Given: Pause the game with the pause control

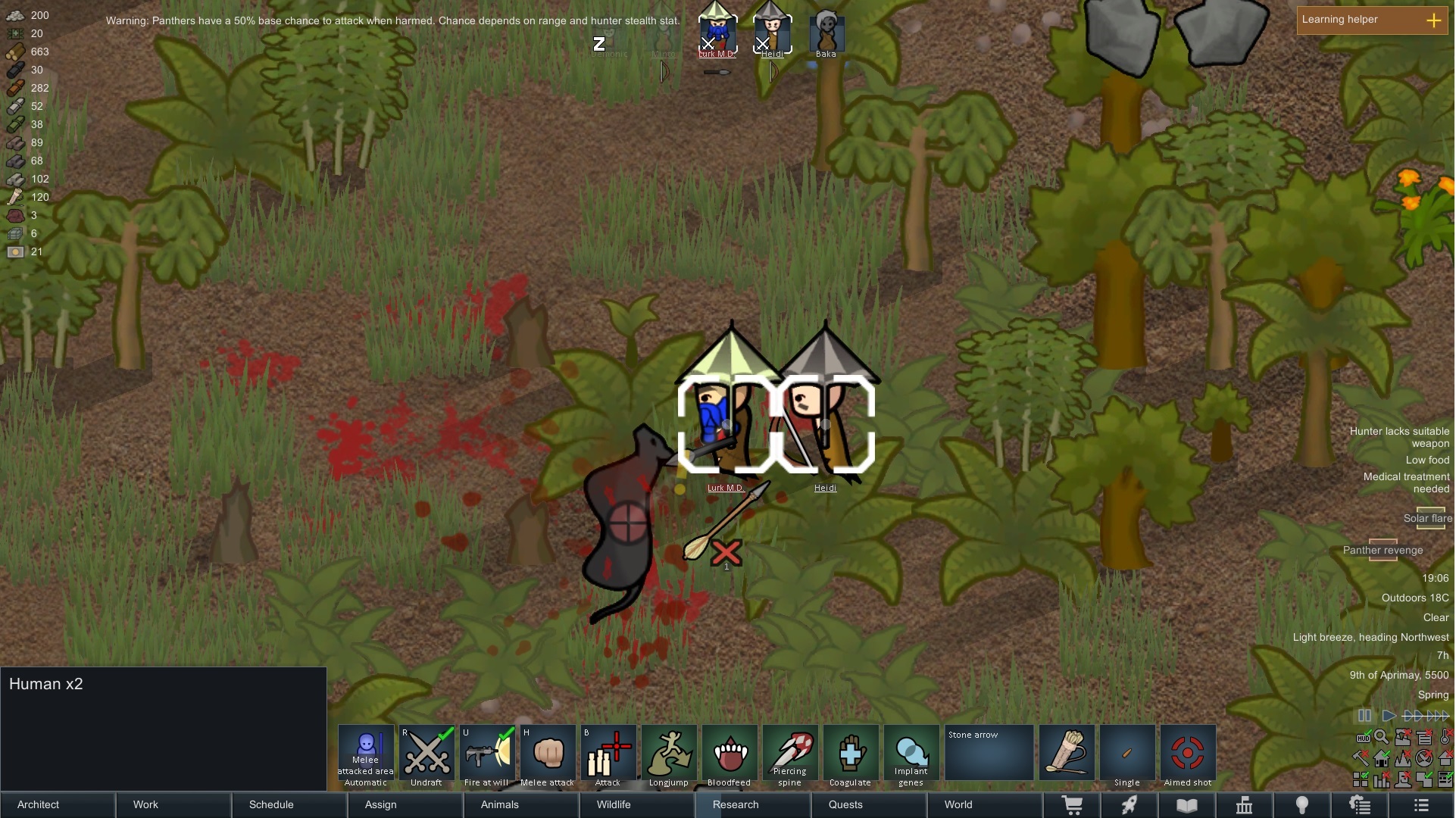Looking at the screenshot, I should [x=1365, y=716].
